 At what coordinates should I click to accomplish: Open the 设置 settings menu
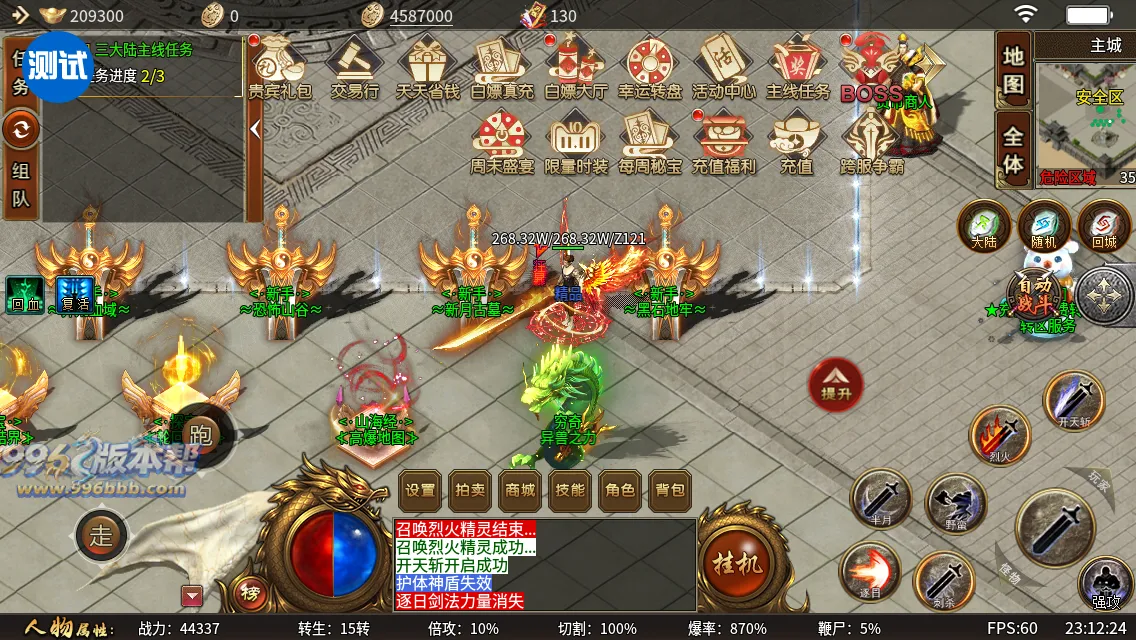tap(420, 490)
